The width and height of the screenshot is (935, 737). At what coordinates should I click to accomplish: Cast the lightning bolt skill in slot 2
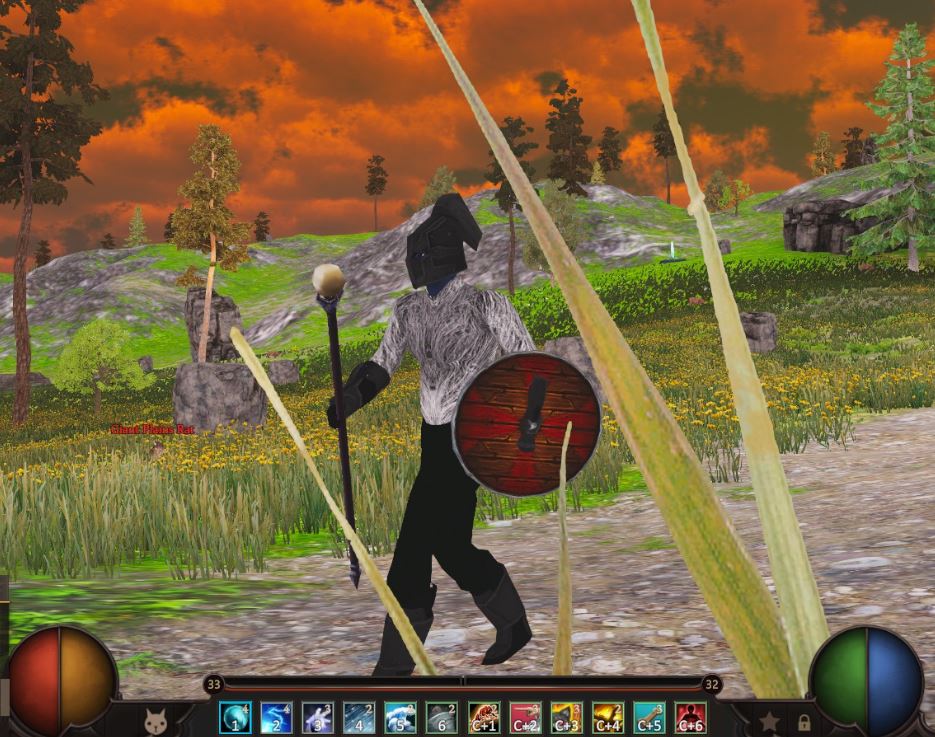(276, 717)
